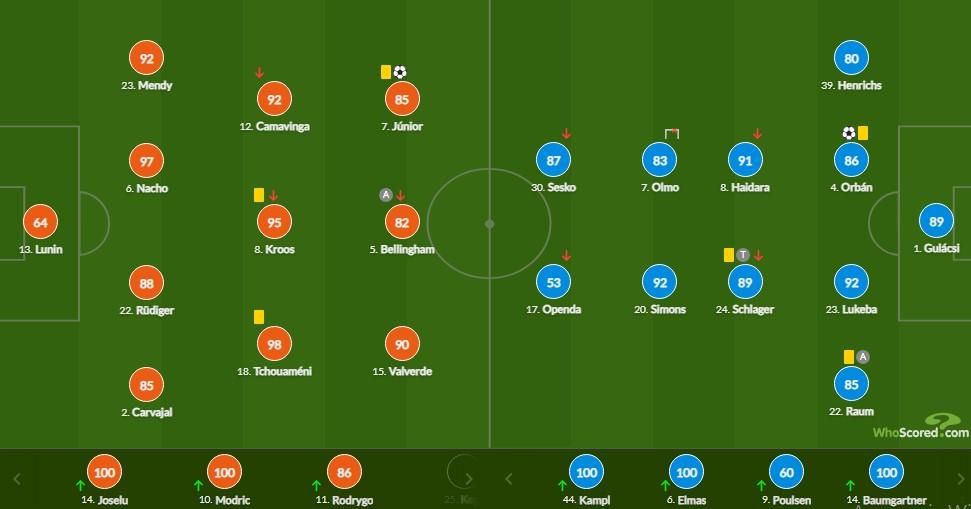Click Sesko's blue player circle
This screenshot has width=971, height=509.
coord(555,161)
